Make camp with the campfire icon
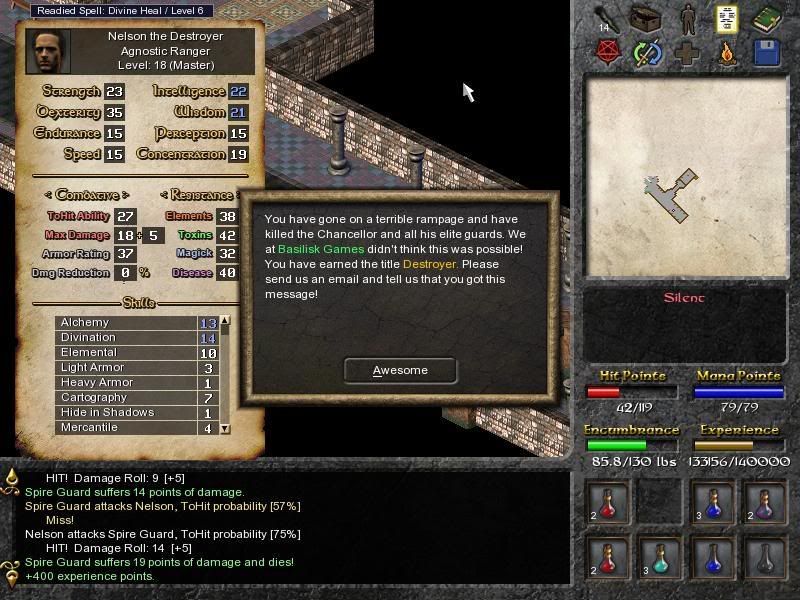800x600 pixels. click(727, 52)
